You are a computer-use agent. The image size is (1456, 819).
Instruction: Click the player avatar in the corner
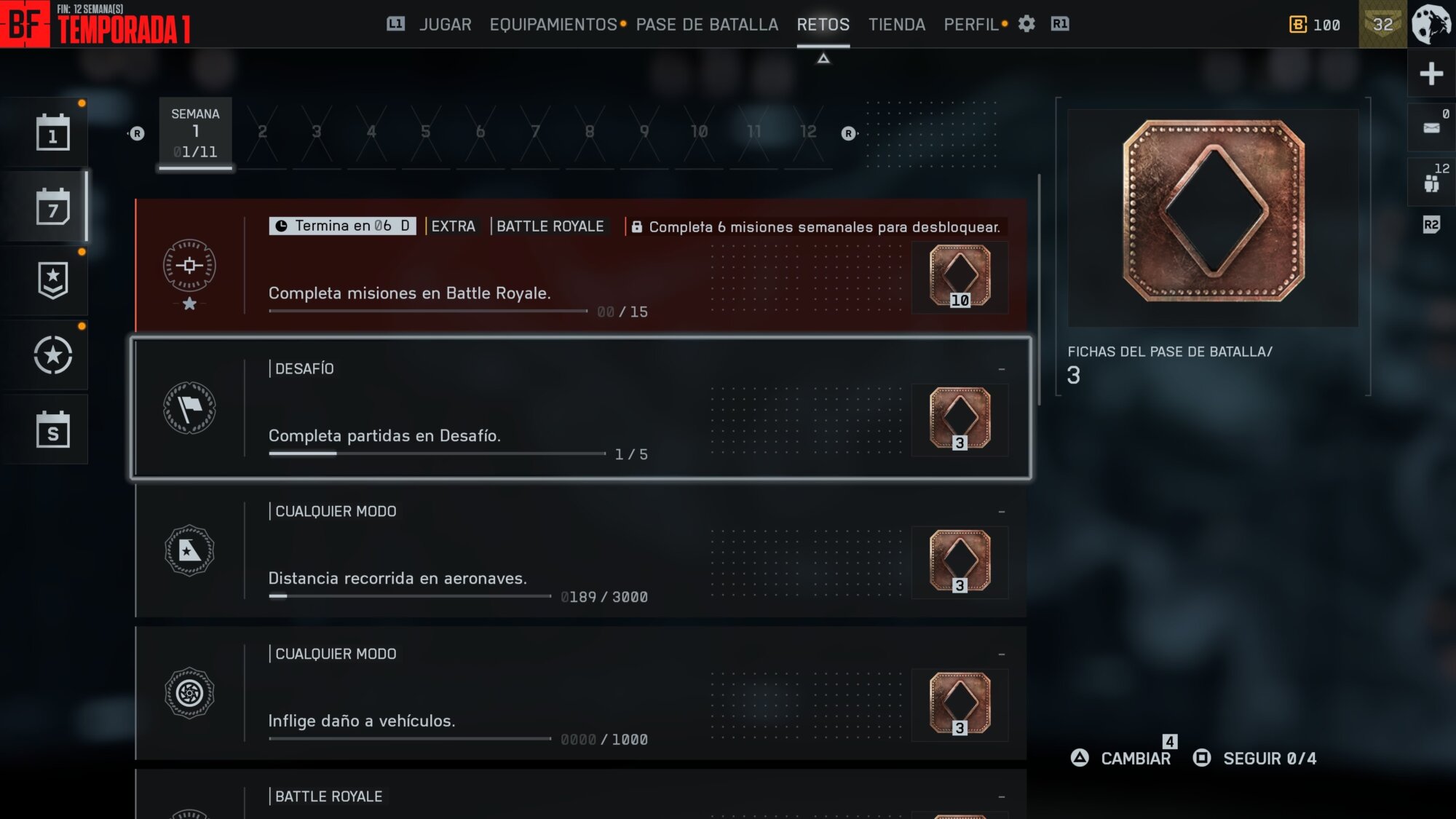1431,24
